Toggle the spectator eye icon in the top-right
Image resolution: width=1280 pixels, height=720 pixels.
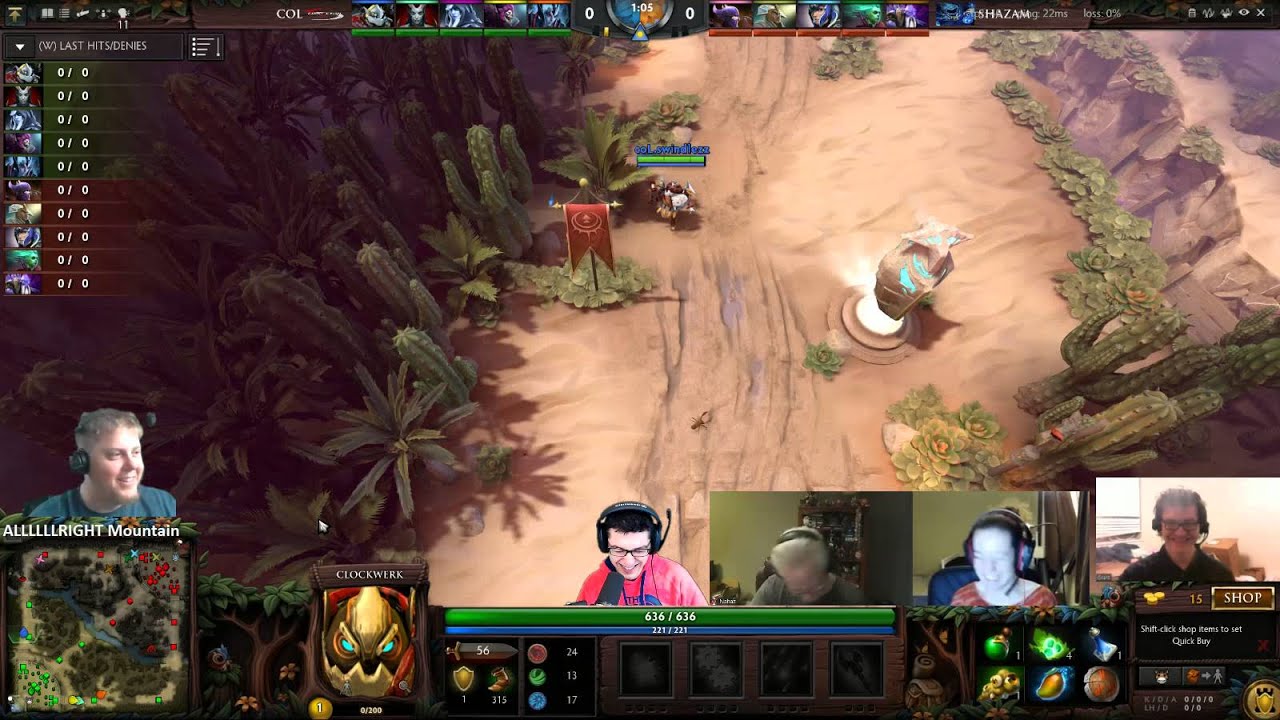tap(1243, 13)
